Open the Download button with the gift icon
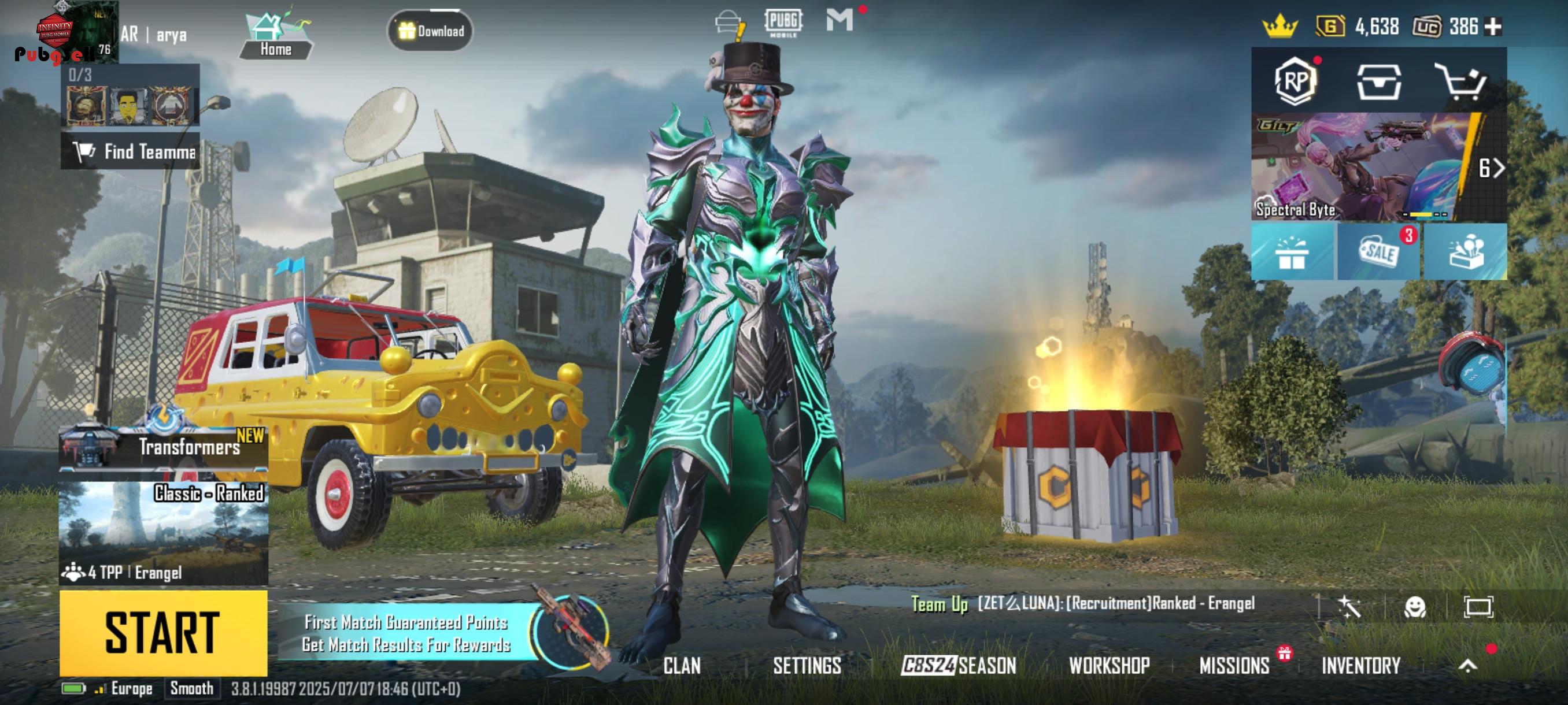Viewport: 1568px width, 705px height. pyautogui.click(x=431, y=31)
